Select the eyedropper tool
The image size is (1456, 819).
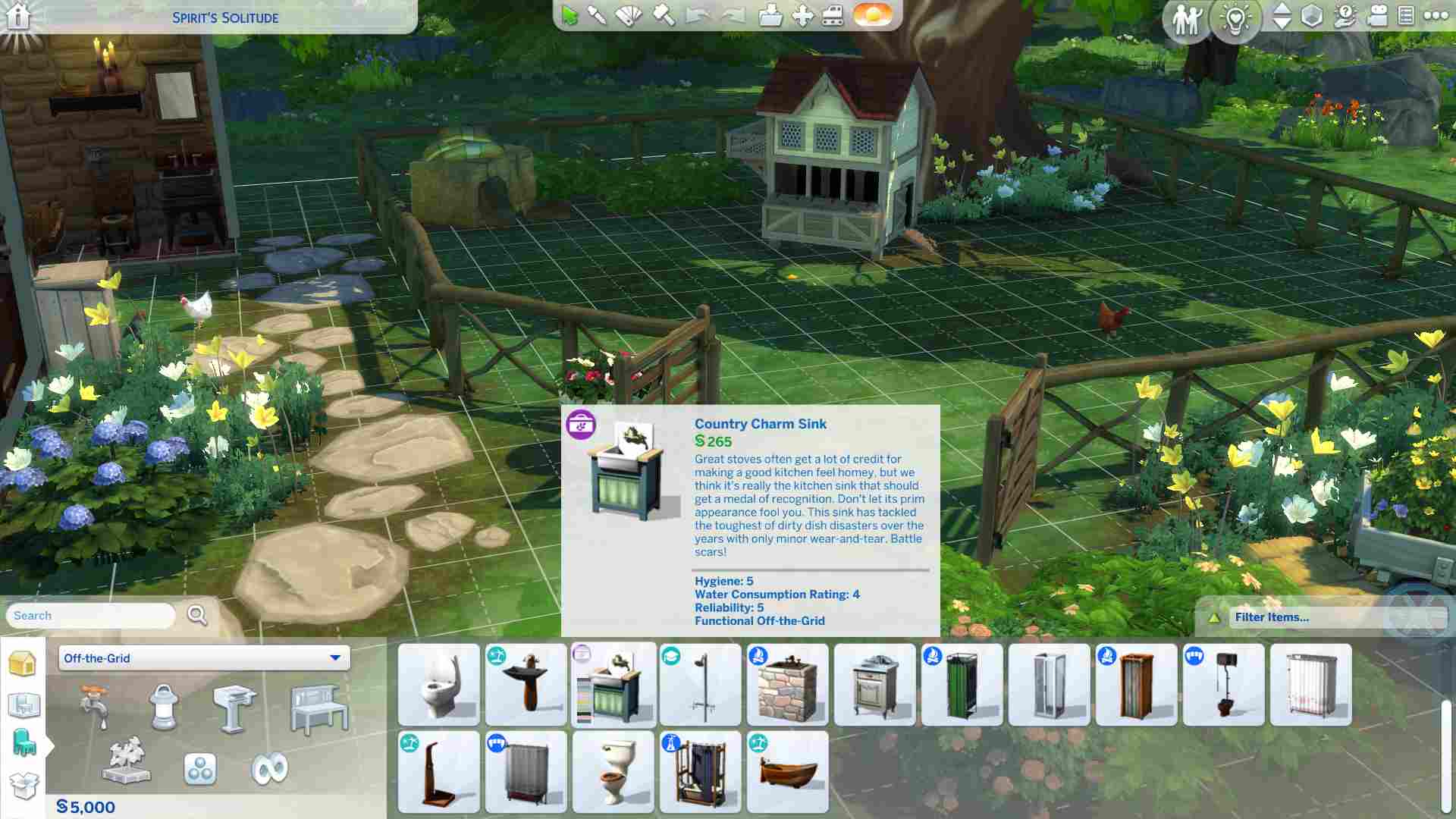pyautogui.click(x=597, y=15)
